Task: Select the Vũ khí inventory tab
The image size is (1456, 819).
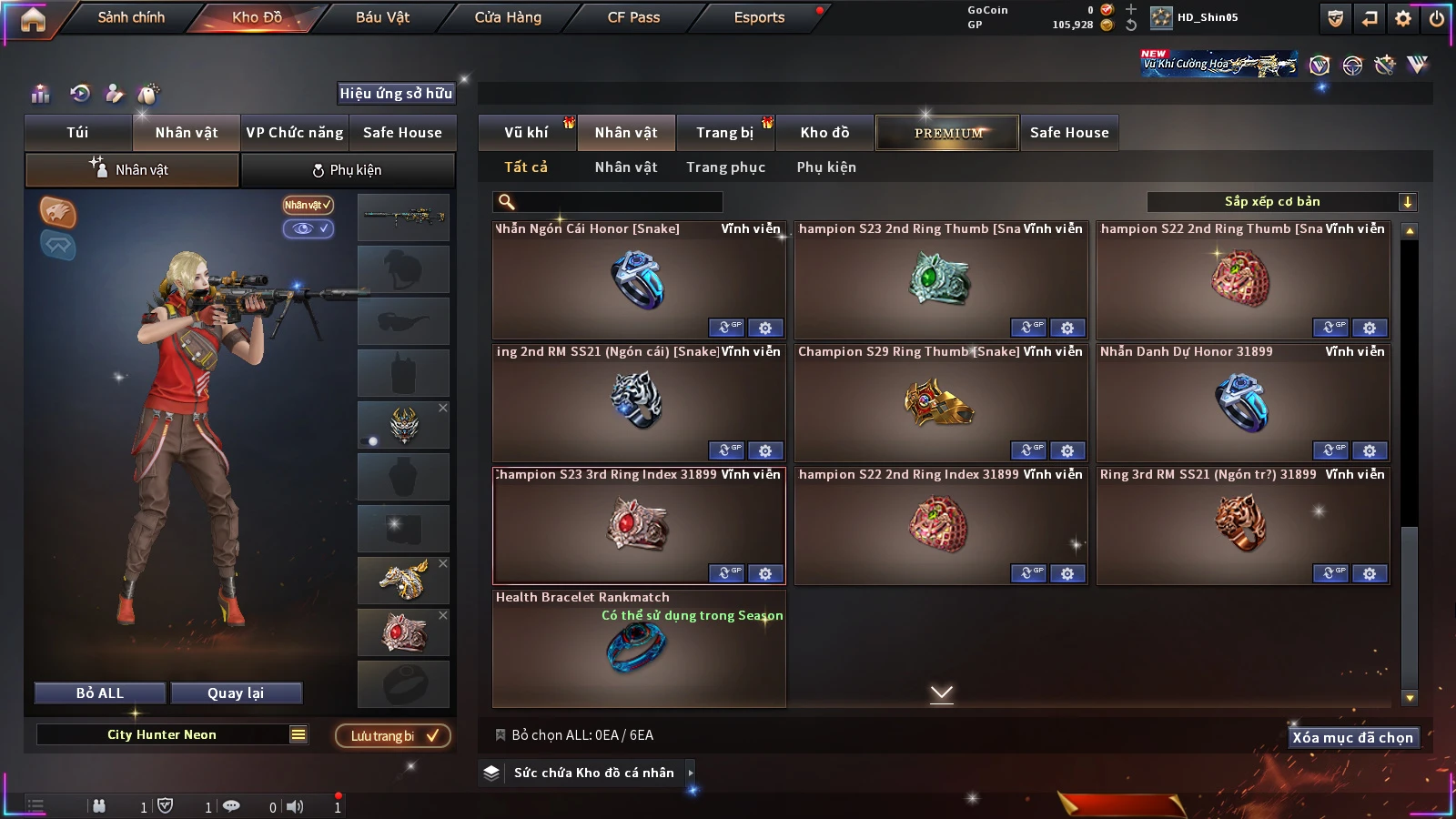Action: tap(526, 133)
